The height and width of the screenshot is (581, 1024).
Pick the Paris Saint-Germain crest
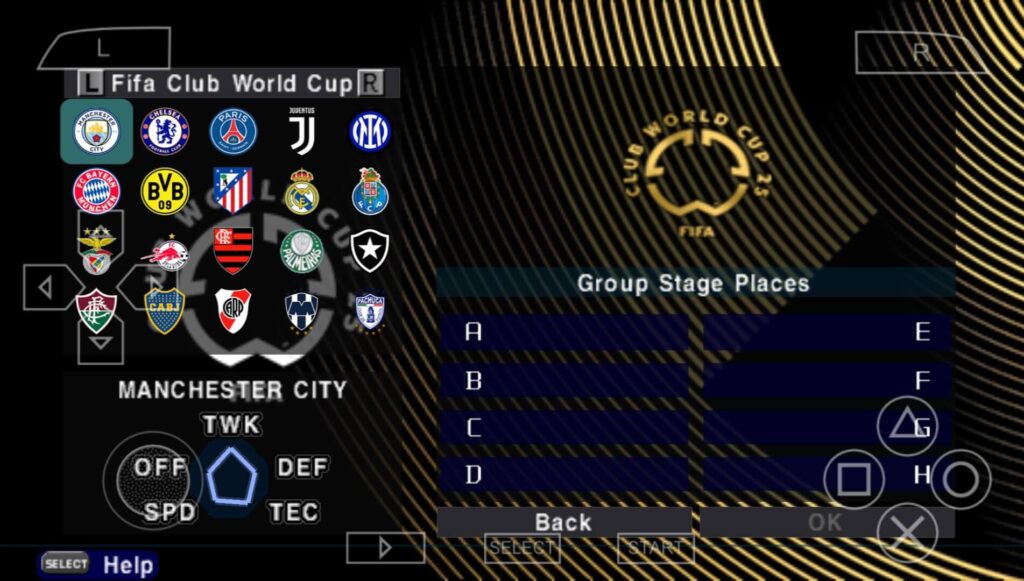pyautogui.click(x=233, y=132)
